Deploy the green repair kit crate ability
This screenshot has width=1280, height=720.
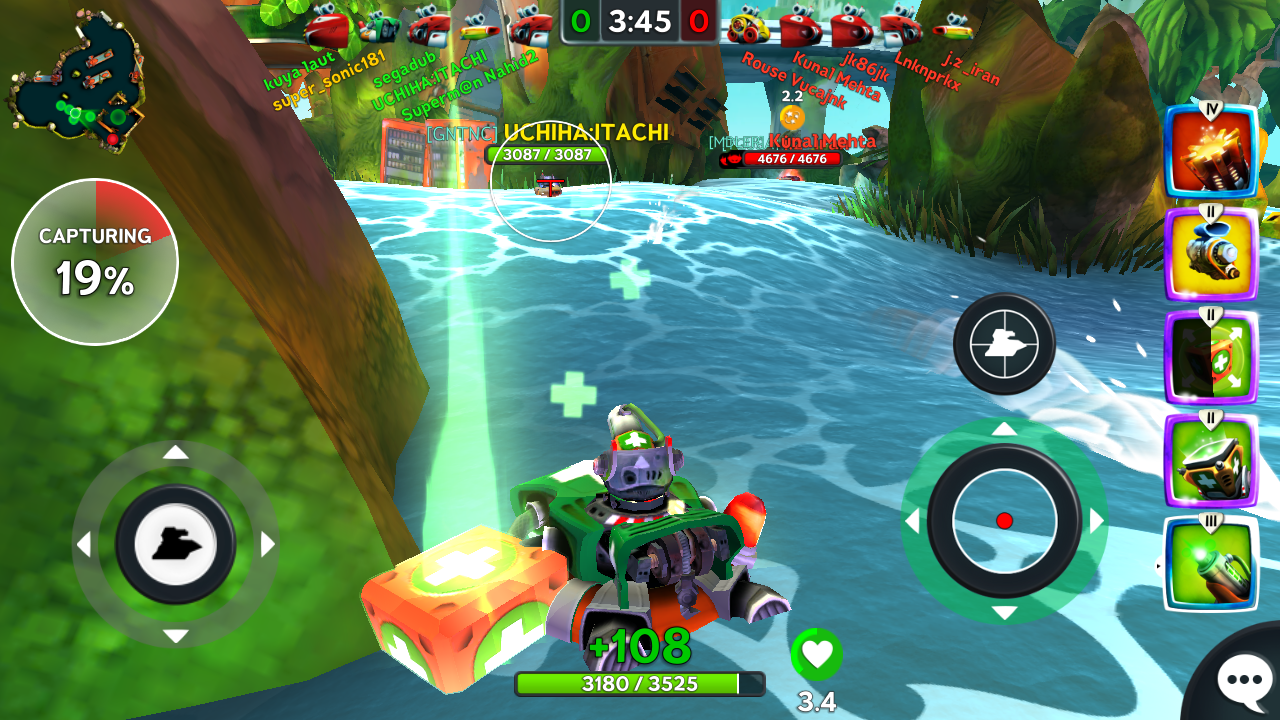pos(1210,461)
